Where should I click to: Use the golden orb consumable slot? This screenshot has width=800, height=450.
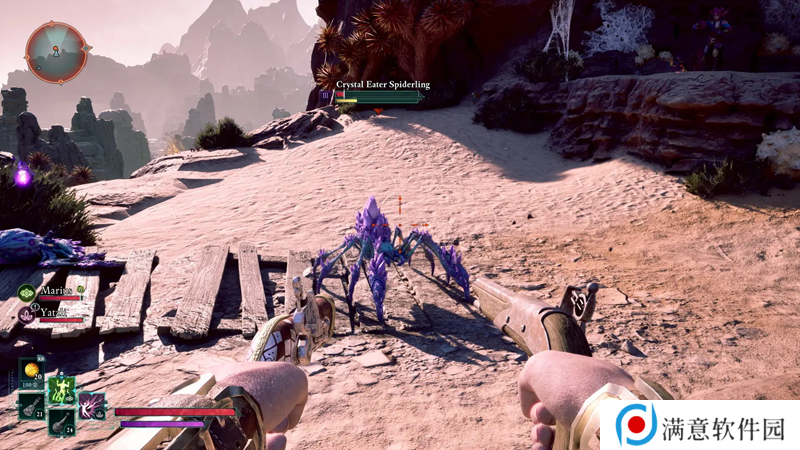click(31, 370)
